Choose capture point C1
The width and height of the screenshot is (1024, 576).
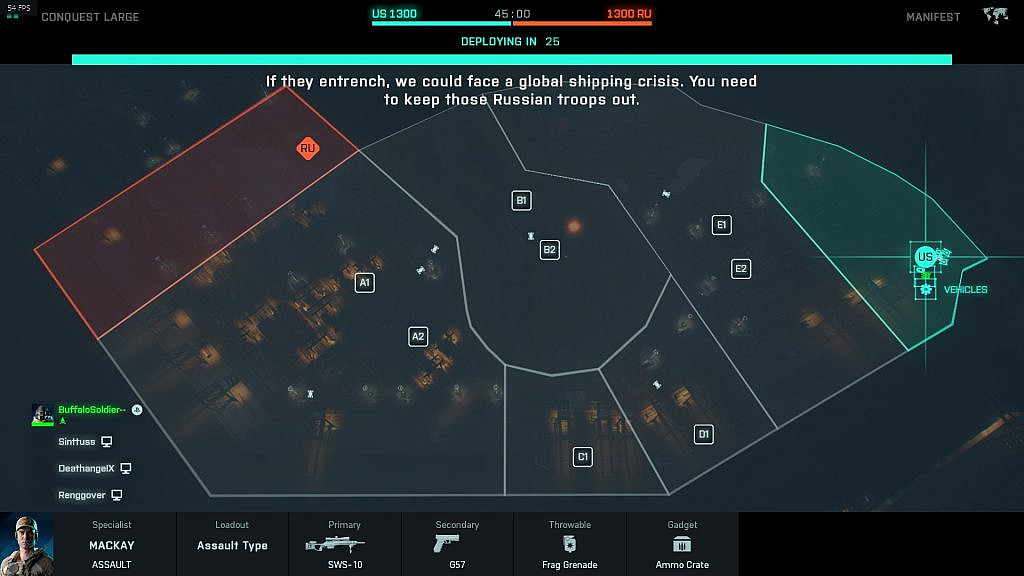(x=583, y=457)
